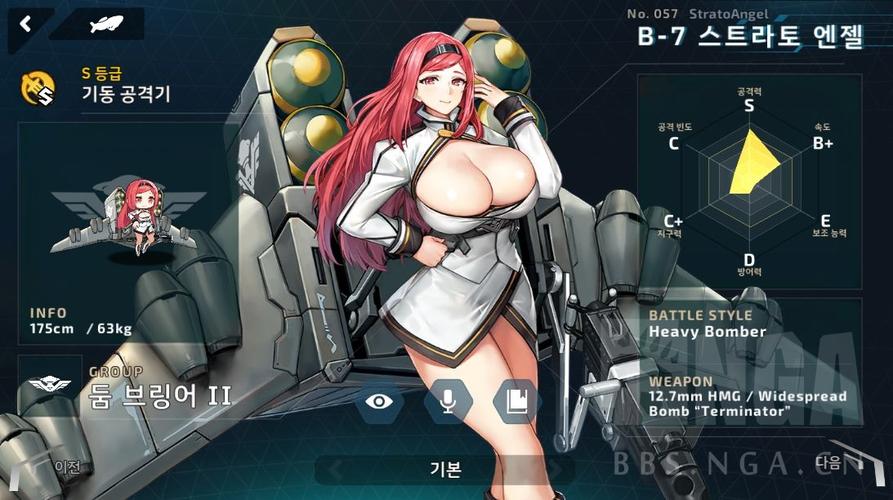Image resolution: width=893 pixels, height=500 pixels.
Task: Select the 둠 브링어 II group entry
Action: [160, 395]
